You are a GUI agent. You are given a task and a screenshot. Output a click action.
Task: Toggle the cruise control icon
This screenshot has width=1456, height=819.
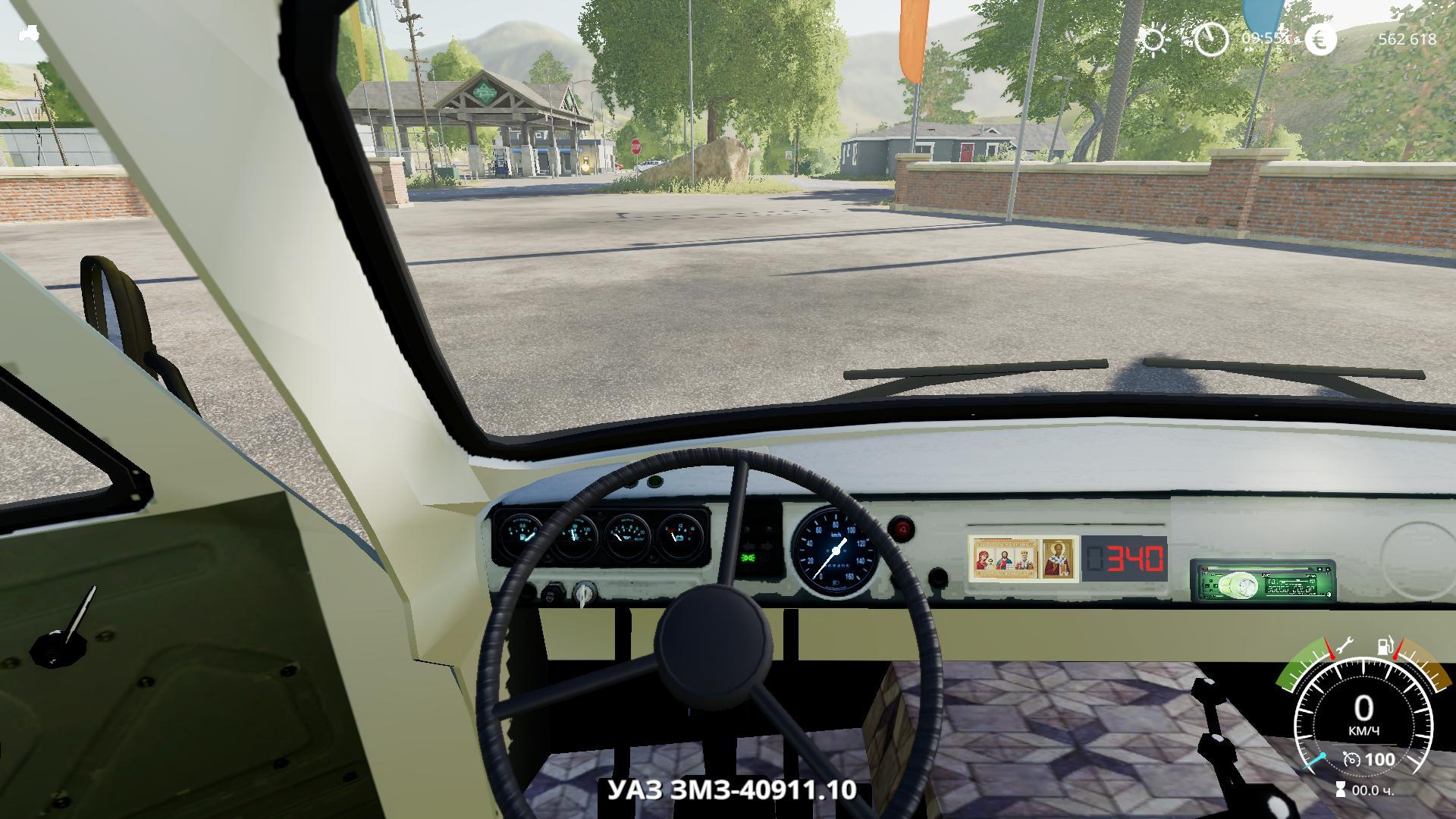(1351, 759)
